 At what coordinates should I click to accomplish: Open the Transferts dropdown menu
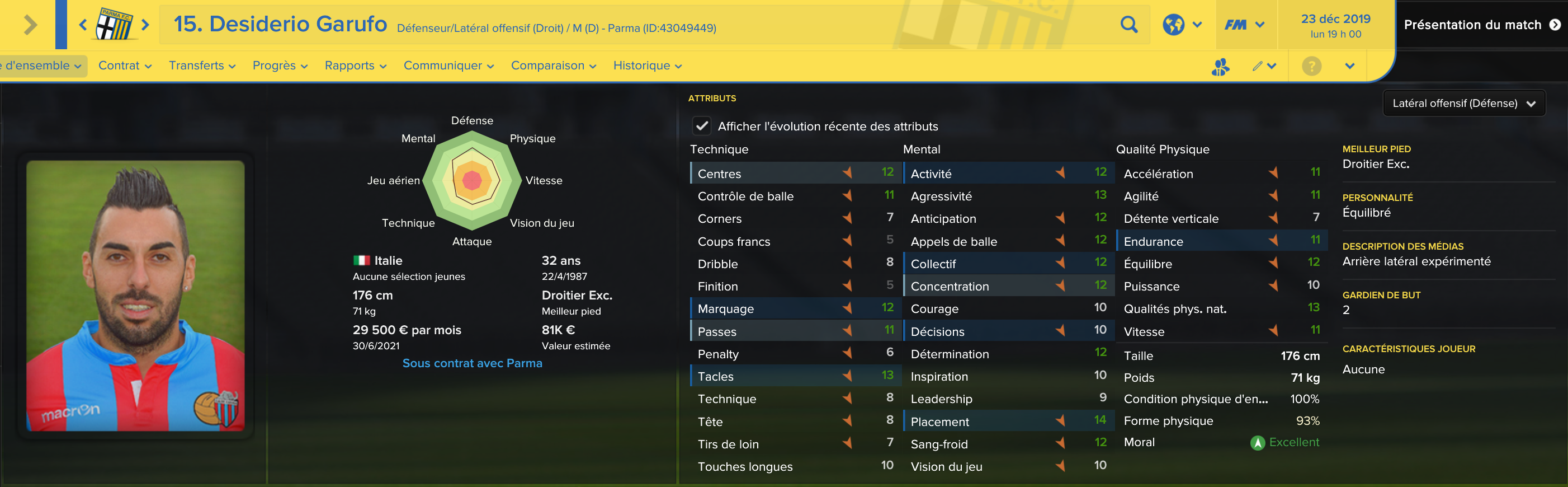point(201,66)
